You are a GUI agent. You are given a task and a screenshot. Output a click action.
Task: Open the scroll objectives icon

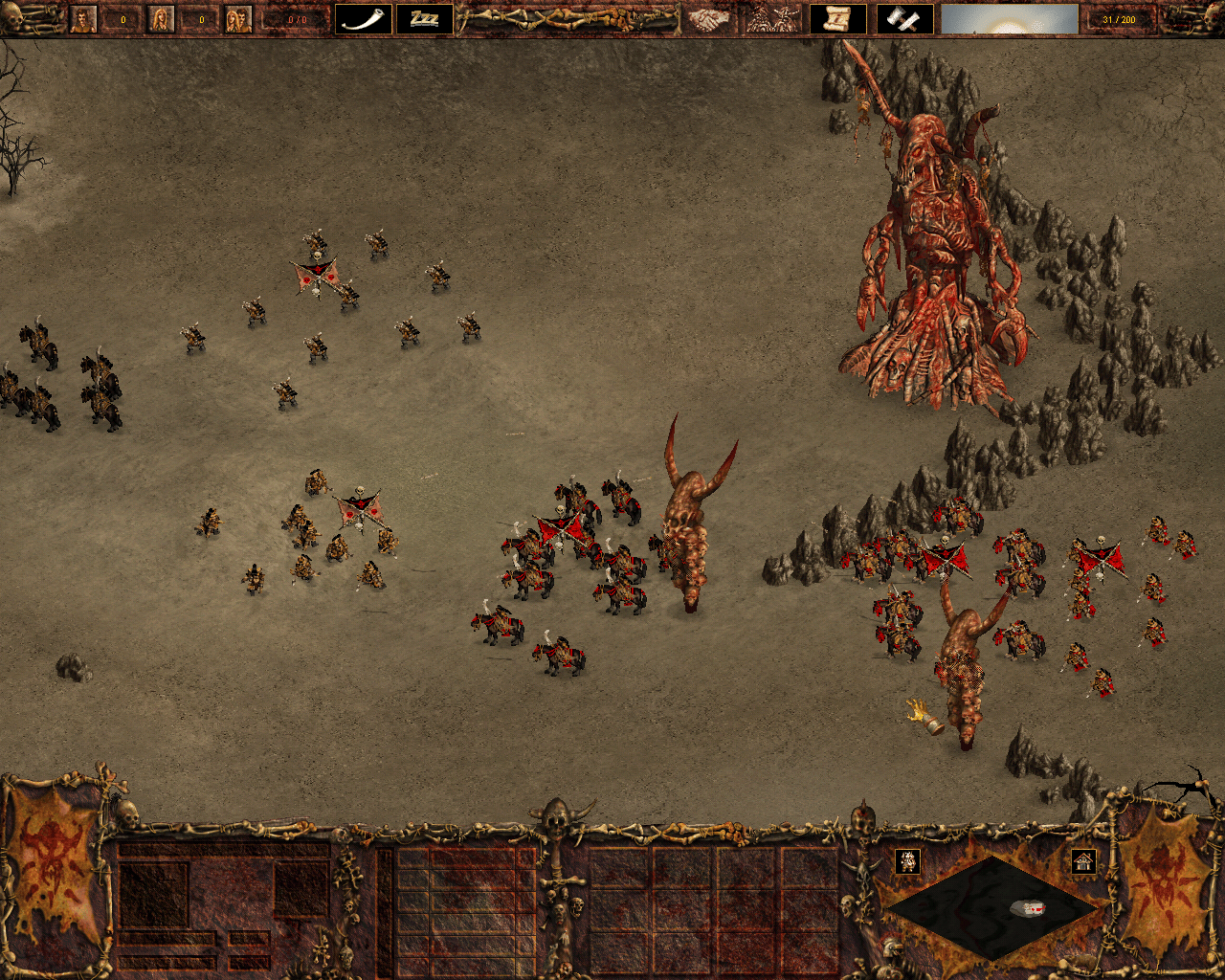(838, 19)
